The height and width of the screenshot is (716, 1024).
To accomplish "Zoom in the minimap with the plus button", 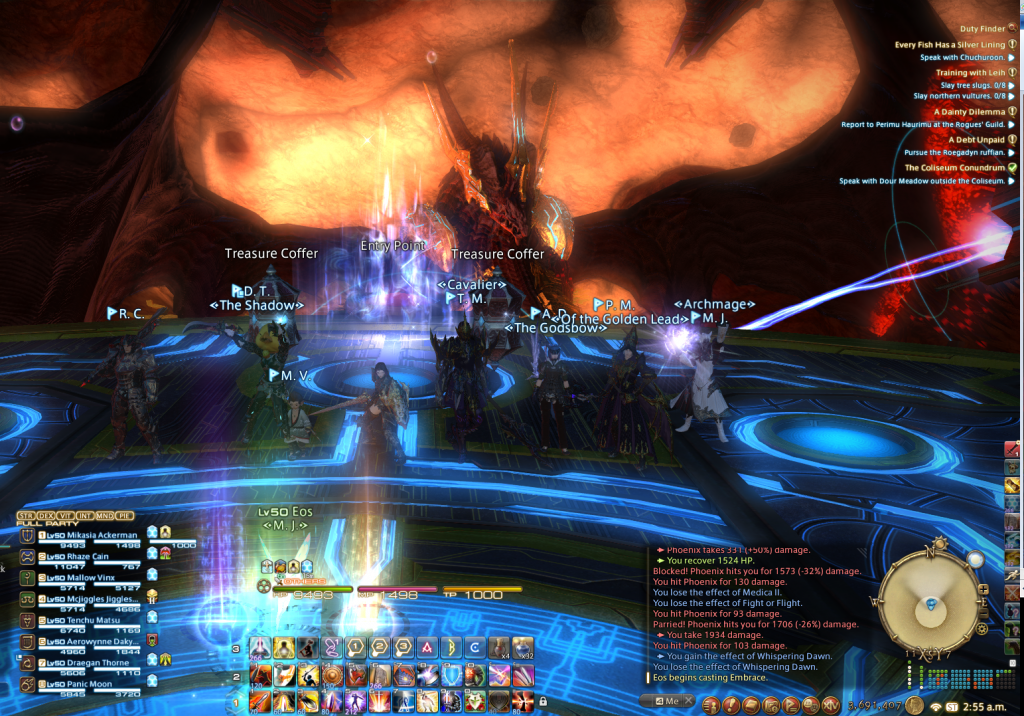I will click(983, 588).
